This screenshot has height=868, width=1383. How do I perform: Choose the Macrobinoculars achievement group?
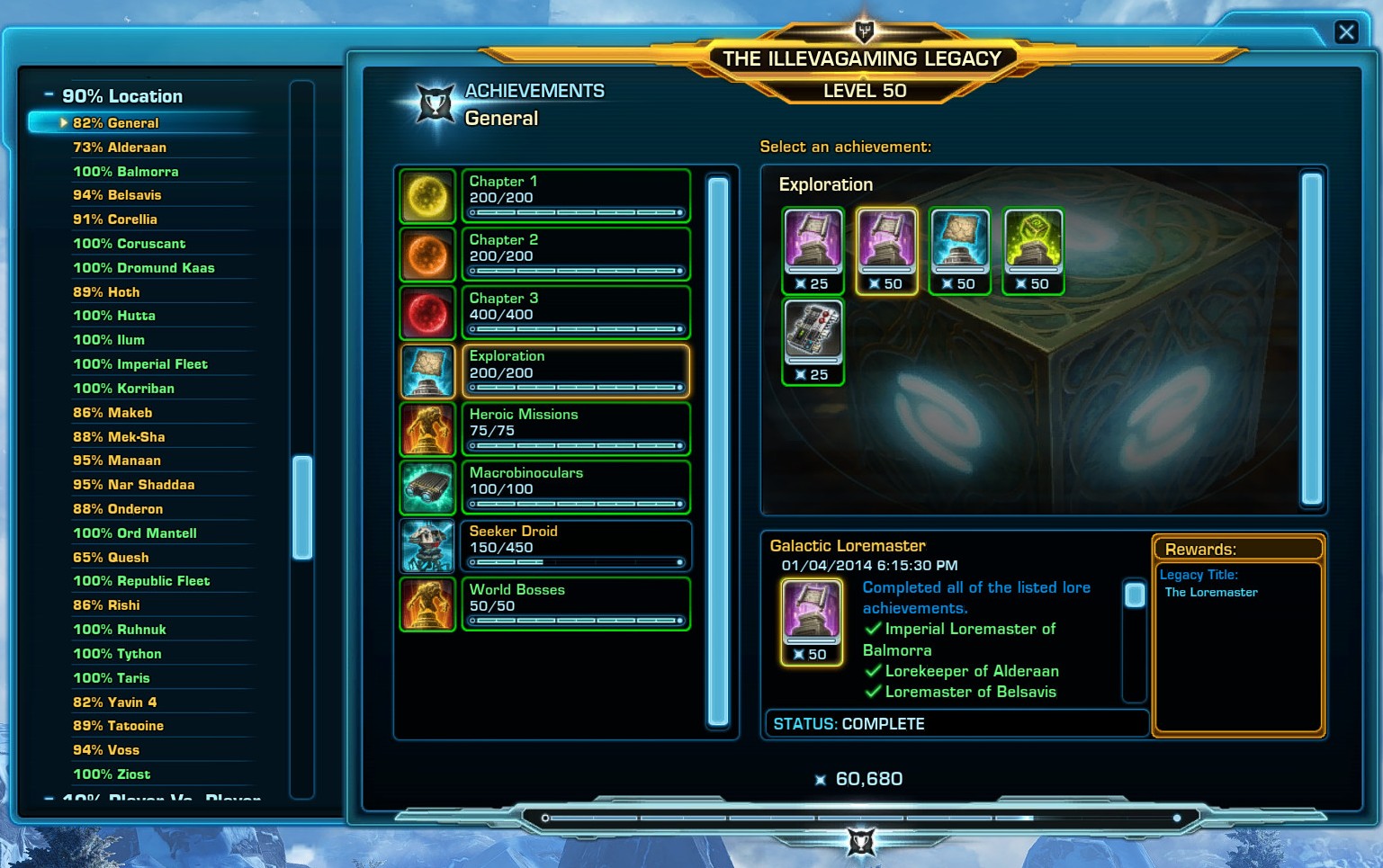click(x=575, y=488)
